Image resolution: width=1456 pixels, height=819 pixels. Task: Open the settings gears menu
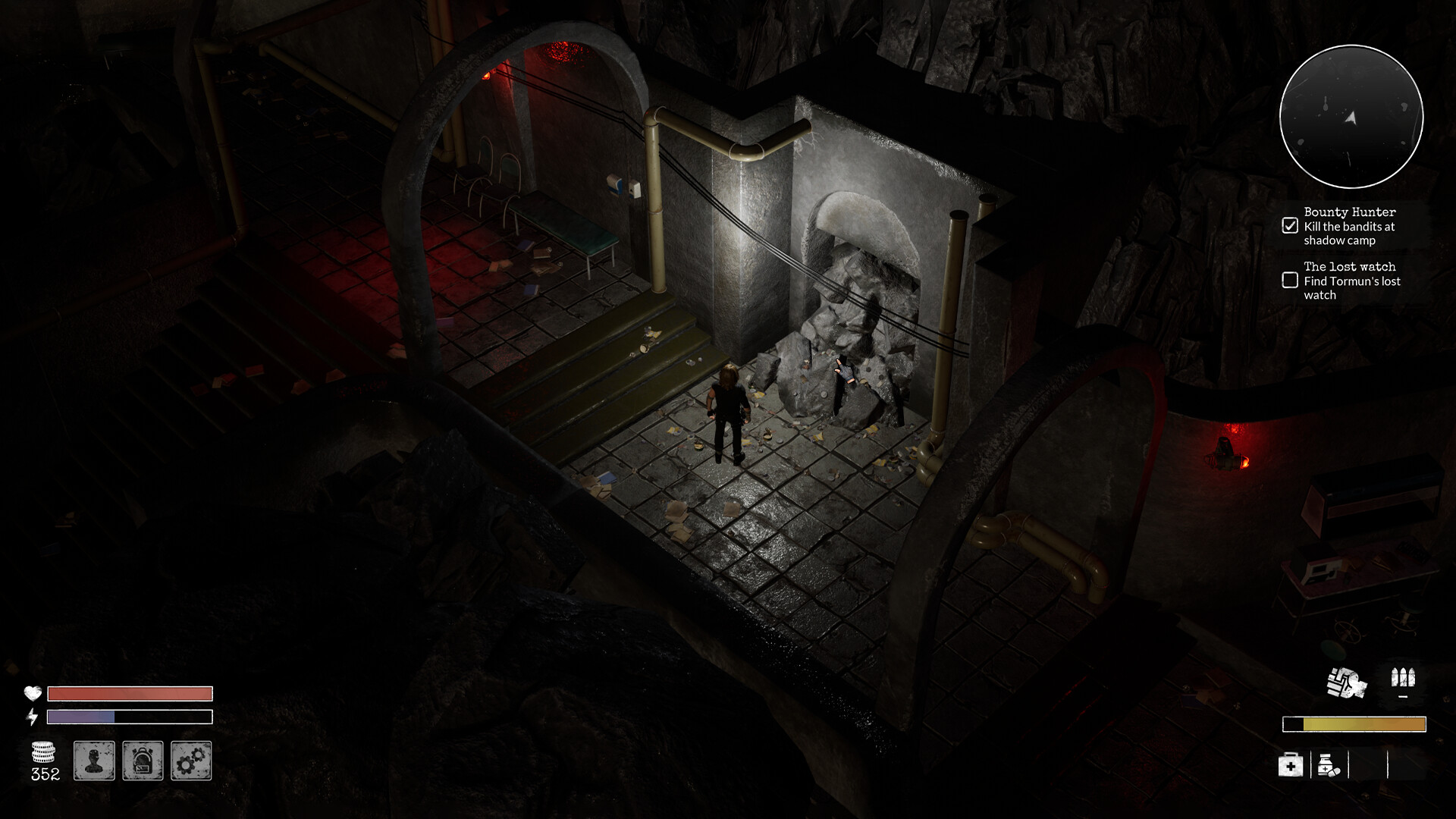pyautogui.click(x=191, y=761)
